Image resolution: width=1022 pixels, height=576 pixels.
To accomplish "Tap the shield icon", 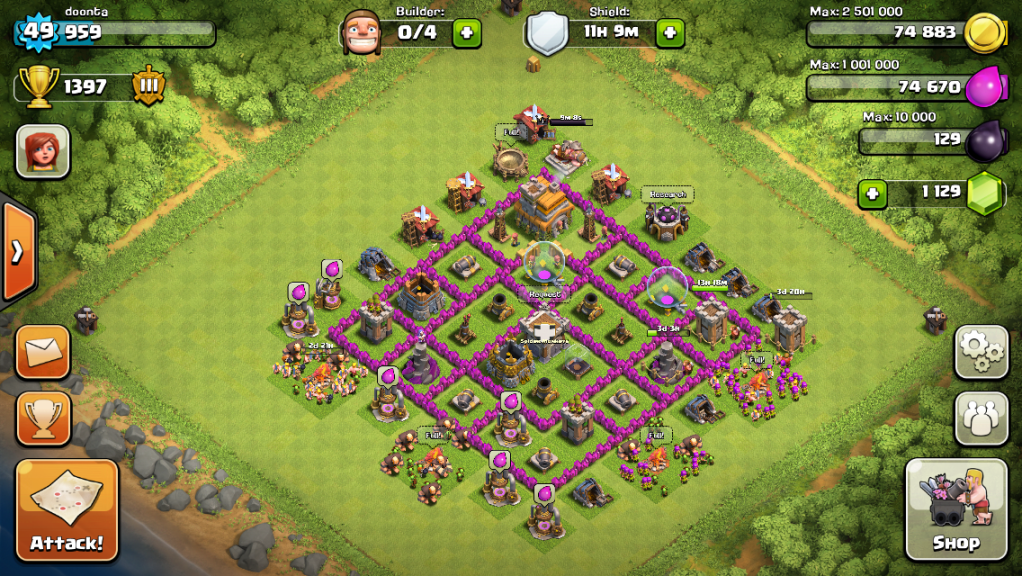I will click(547, 33).
